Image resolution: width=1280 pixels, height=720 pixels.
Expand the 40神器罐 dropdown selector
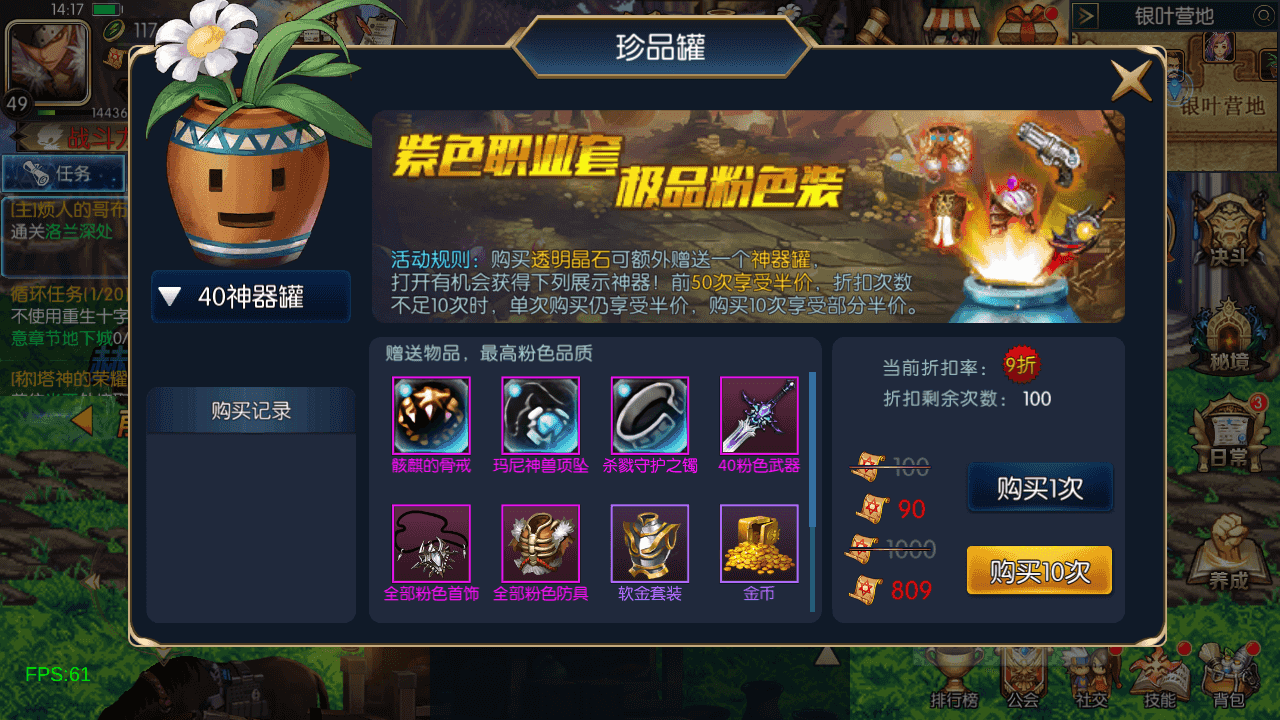[x=250, y=297]
